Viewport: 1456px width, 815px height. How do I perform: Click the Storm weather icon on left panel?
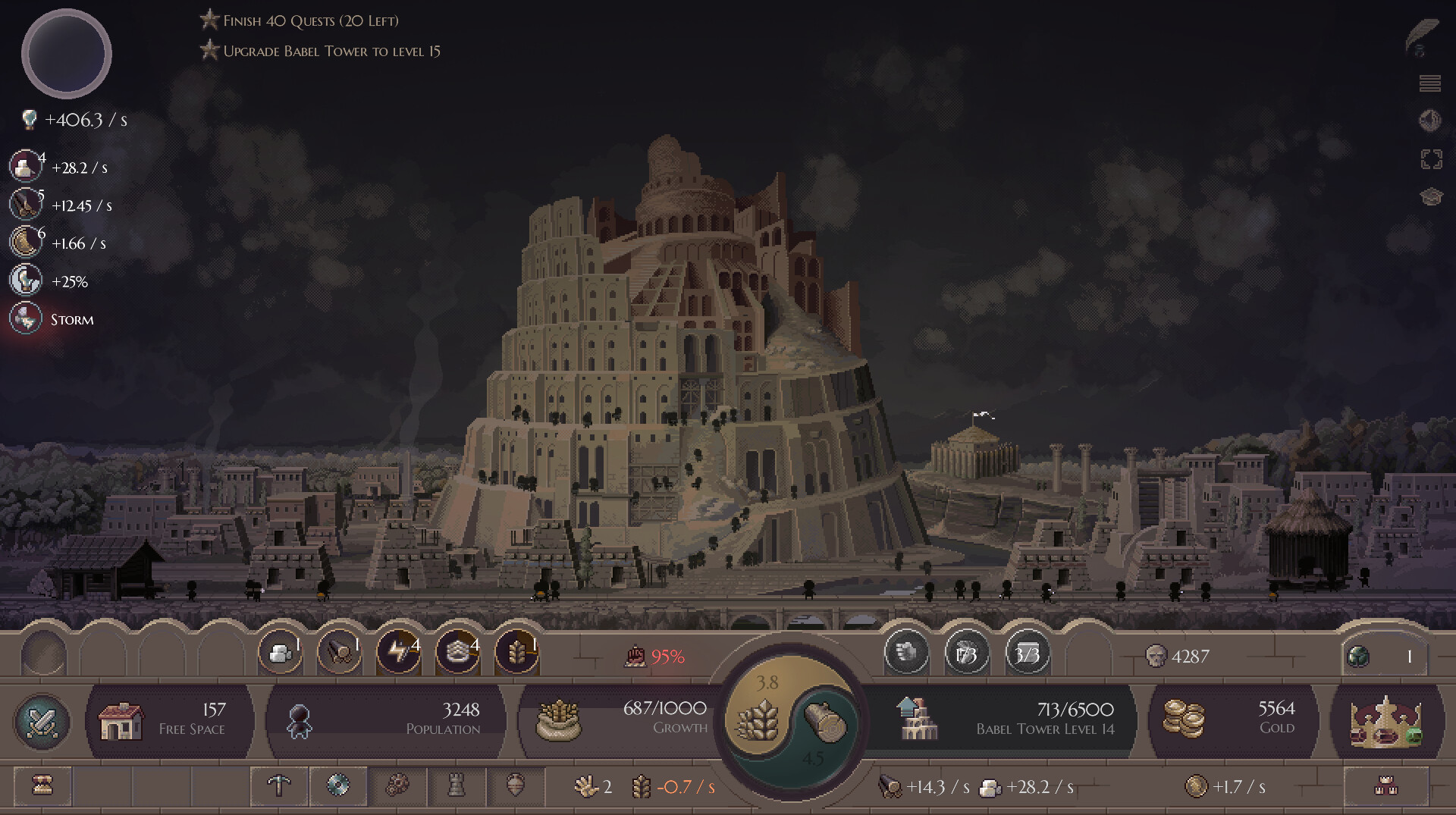point(25,318)
